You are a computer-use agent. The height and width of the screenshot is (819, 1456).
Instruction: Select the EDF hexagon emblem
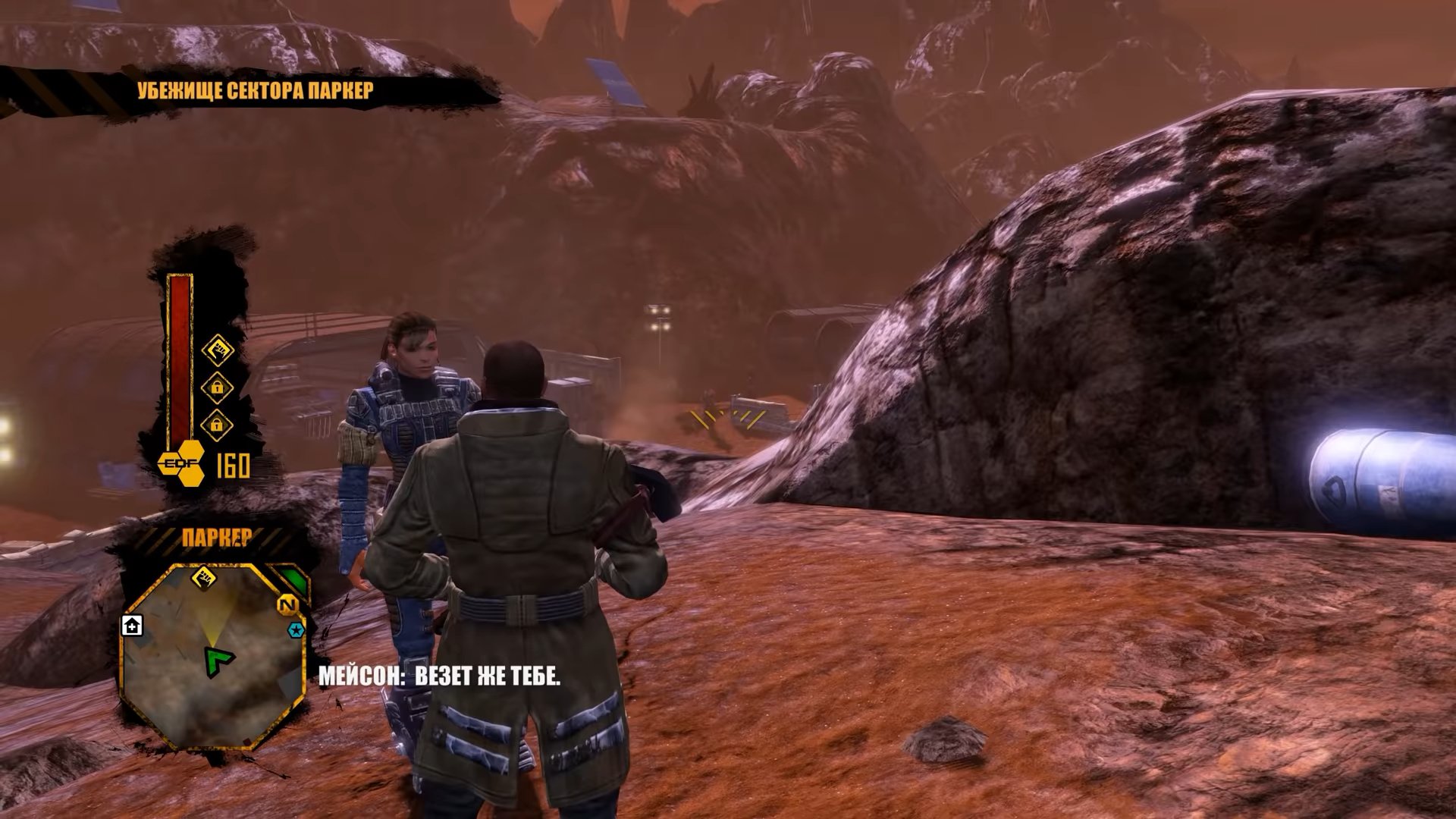click(182, 463)
